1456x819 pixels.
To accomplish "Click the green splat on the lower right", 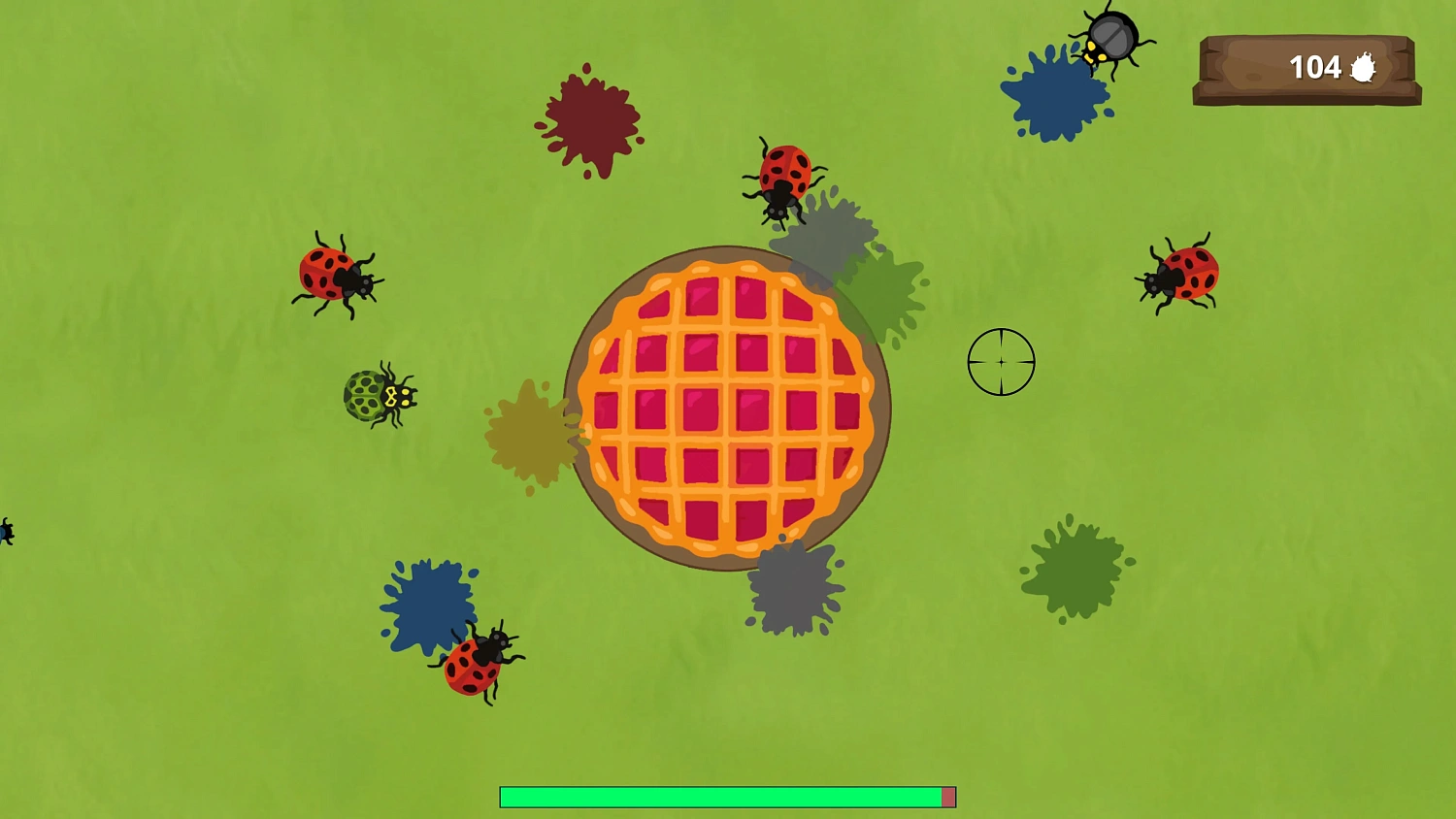I will (1077, 571).
